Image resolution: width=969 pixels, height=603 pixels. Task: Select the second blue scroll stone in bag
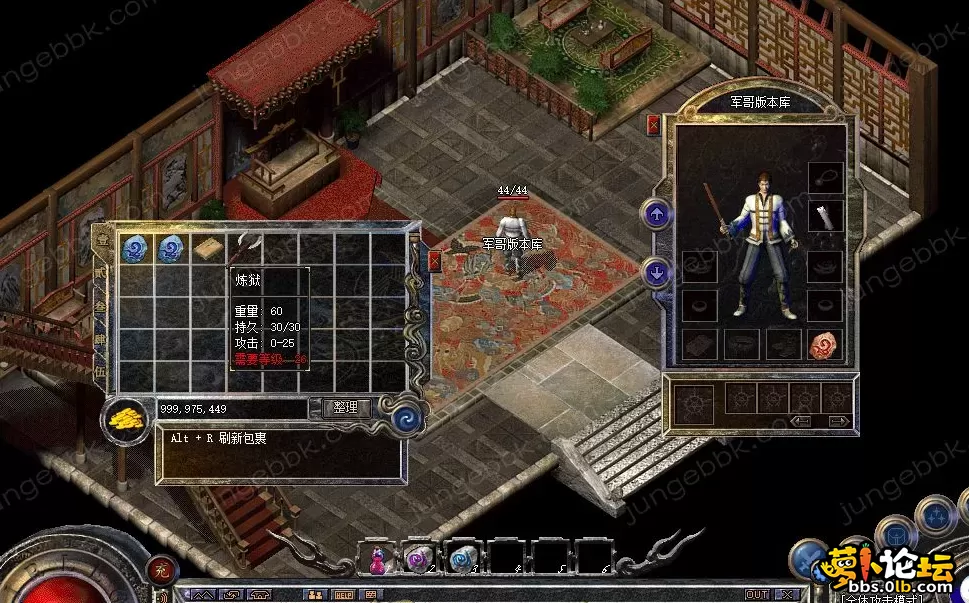pos(171,248)
